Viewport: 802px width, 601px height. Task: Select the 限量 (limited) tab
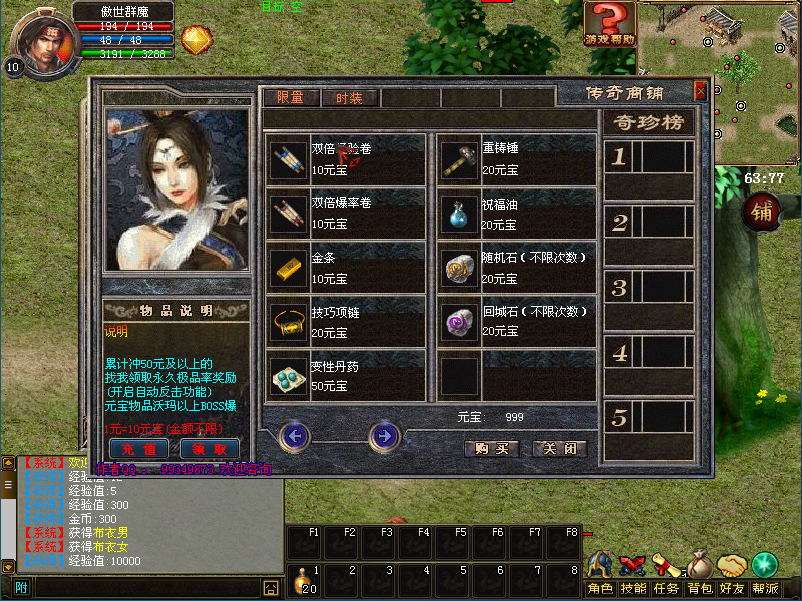[x=290, y=98]
